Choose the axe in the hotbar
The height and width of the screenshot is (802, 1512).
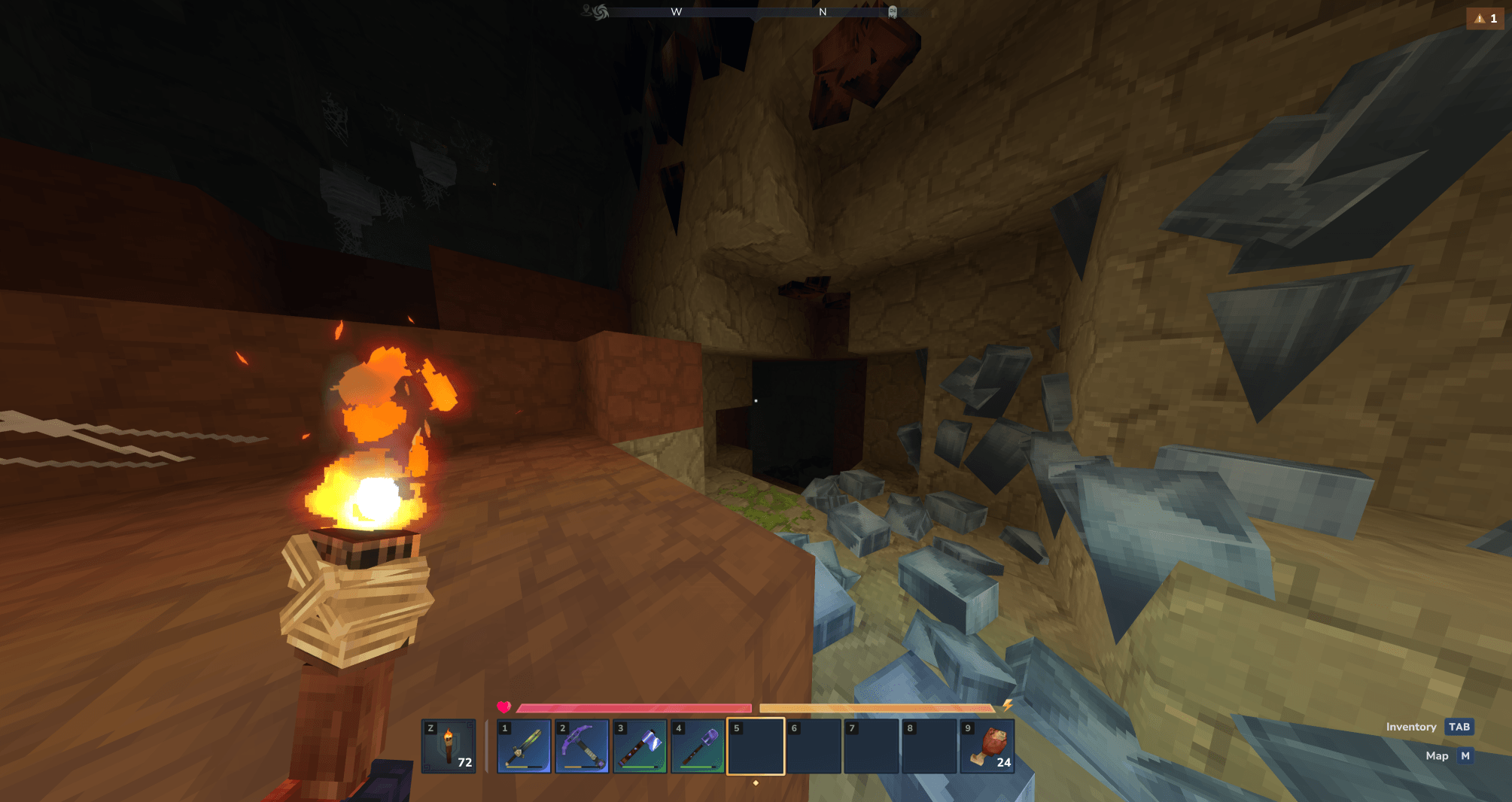tap(640, 746)
